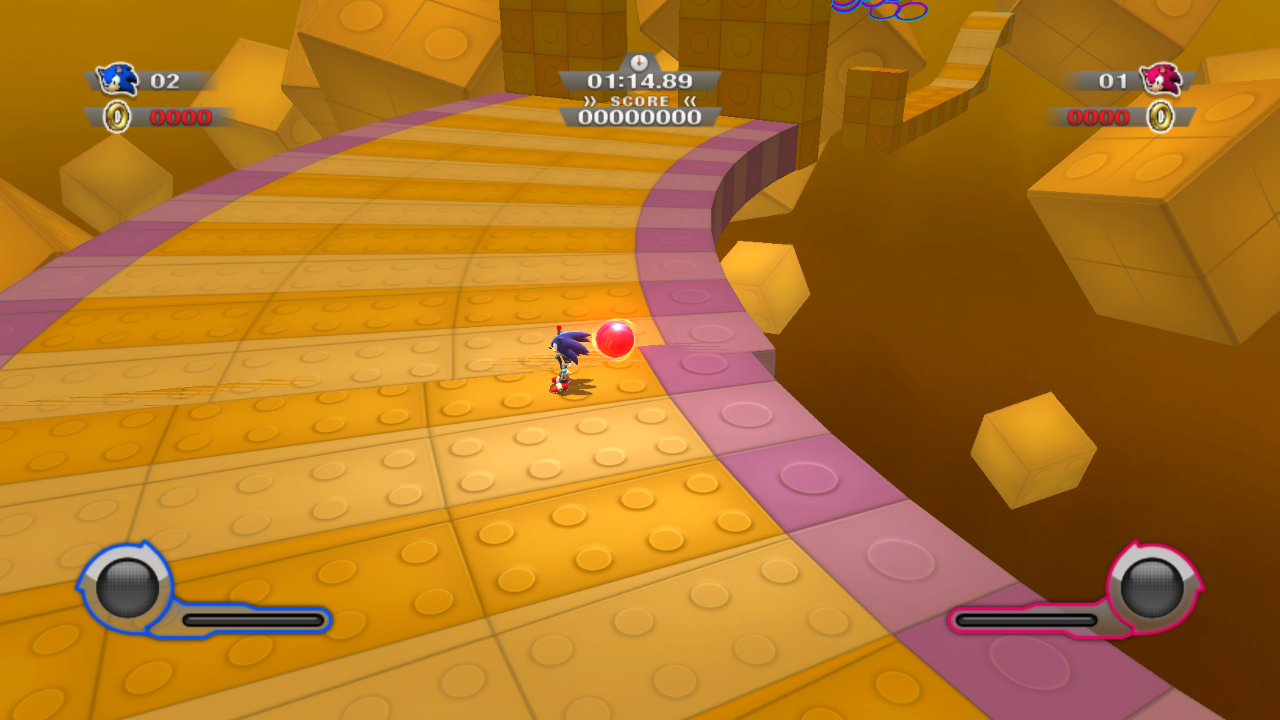Click the clock icon above the timer

pyautogui.click(x=640, y=62)
